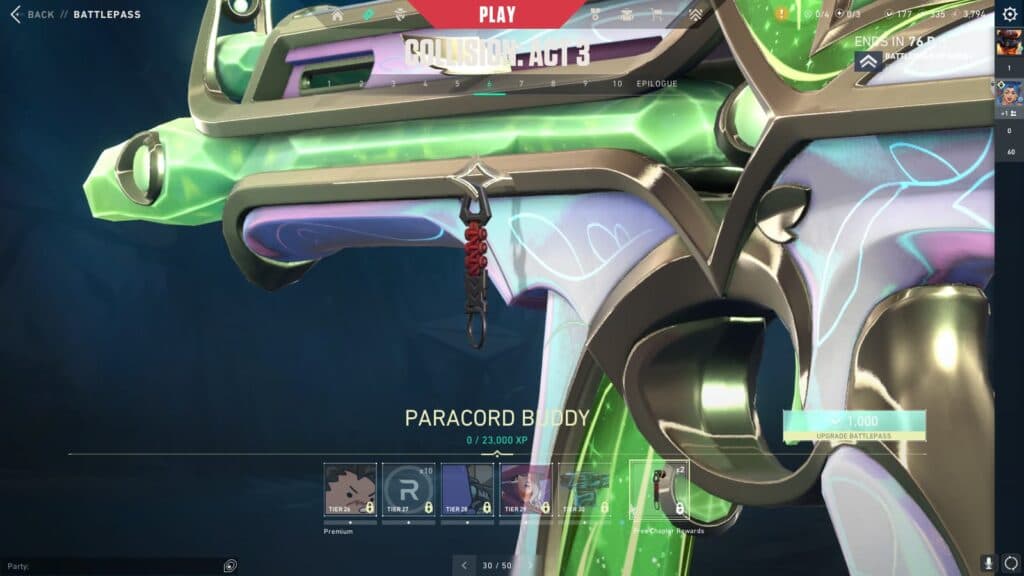The height and width of the screenshot is (576, 1024).
Task: Switch to the Epilogue chapter
Action: click(657, 84)
